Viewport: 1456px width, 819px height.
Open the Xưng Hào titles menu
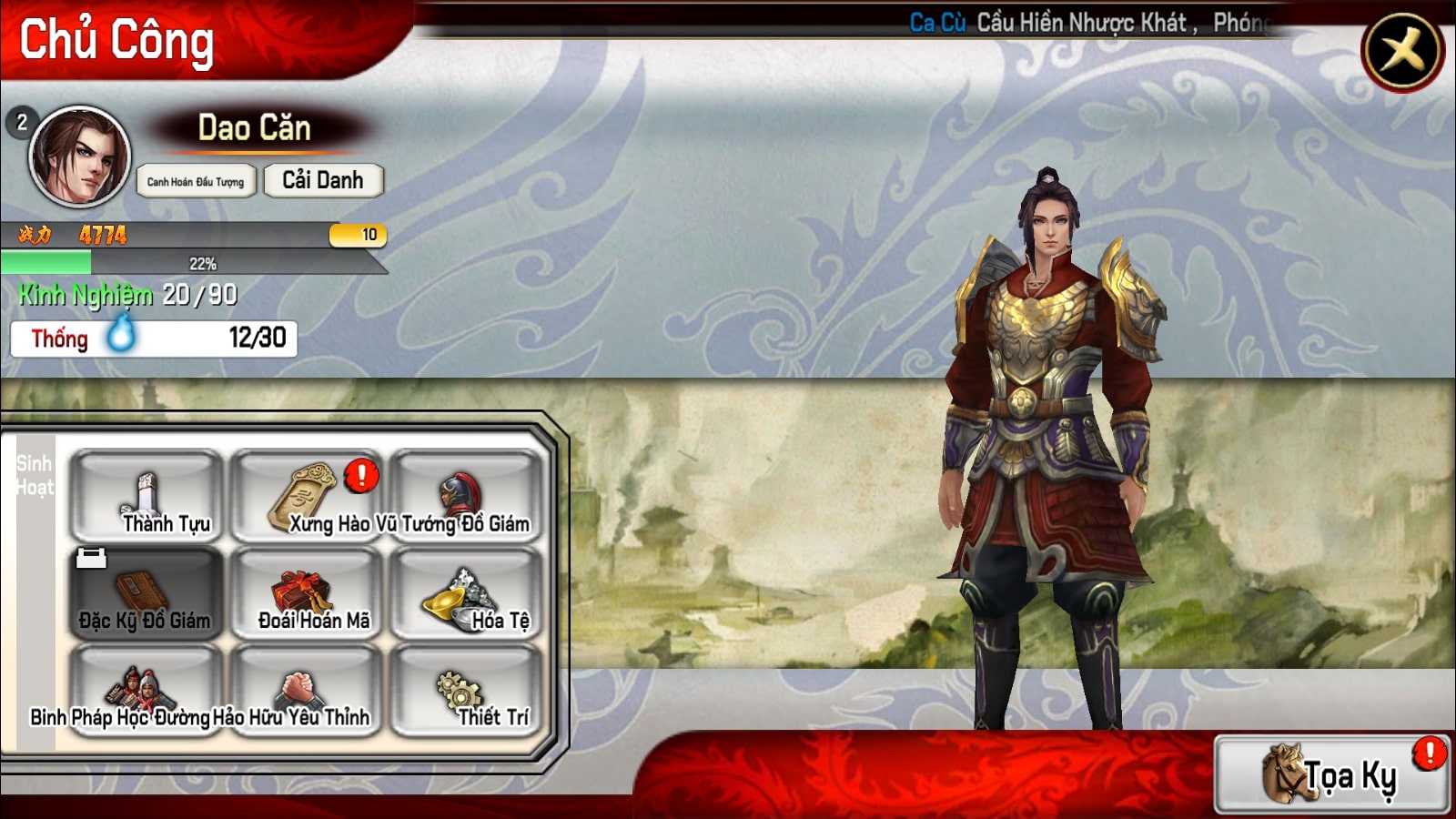(307, 497)
